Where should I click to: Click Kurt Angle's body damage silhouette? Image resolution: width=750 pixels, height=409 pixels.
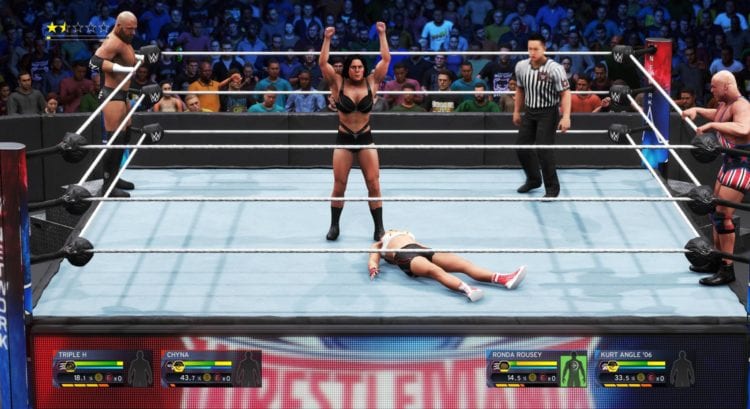click(682, 369)
